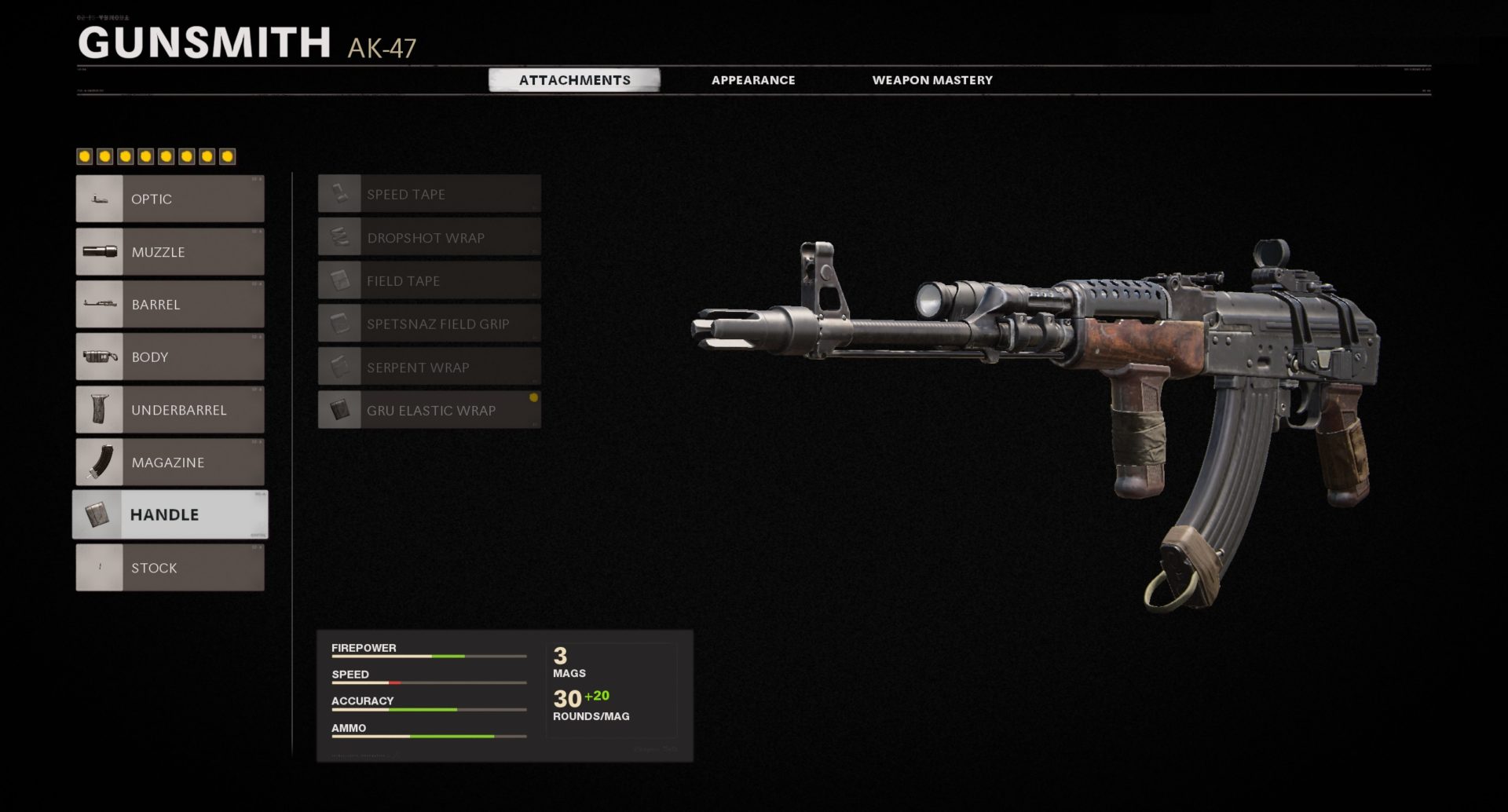Show the Weapon Mastery tab
1508x812 pixels.
pyautogui.click(x=932, y=80)
